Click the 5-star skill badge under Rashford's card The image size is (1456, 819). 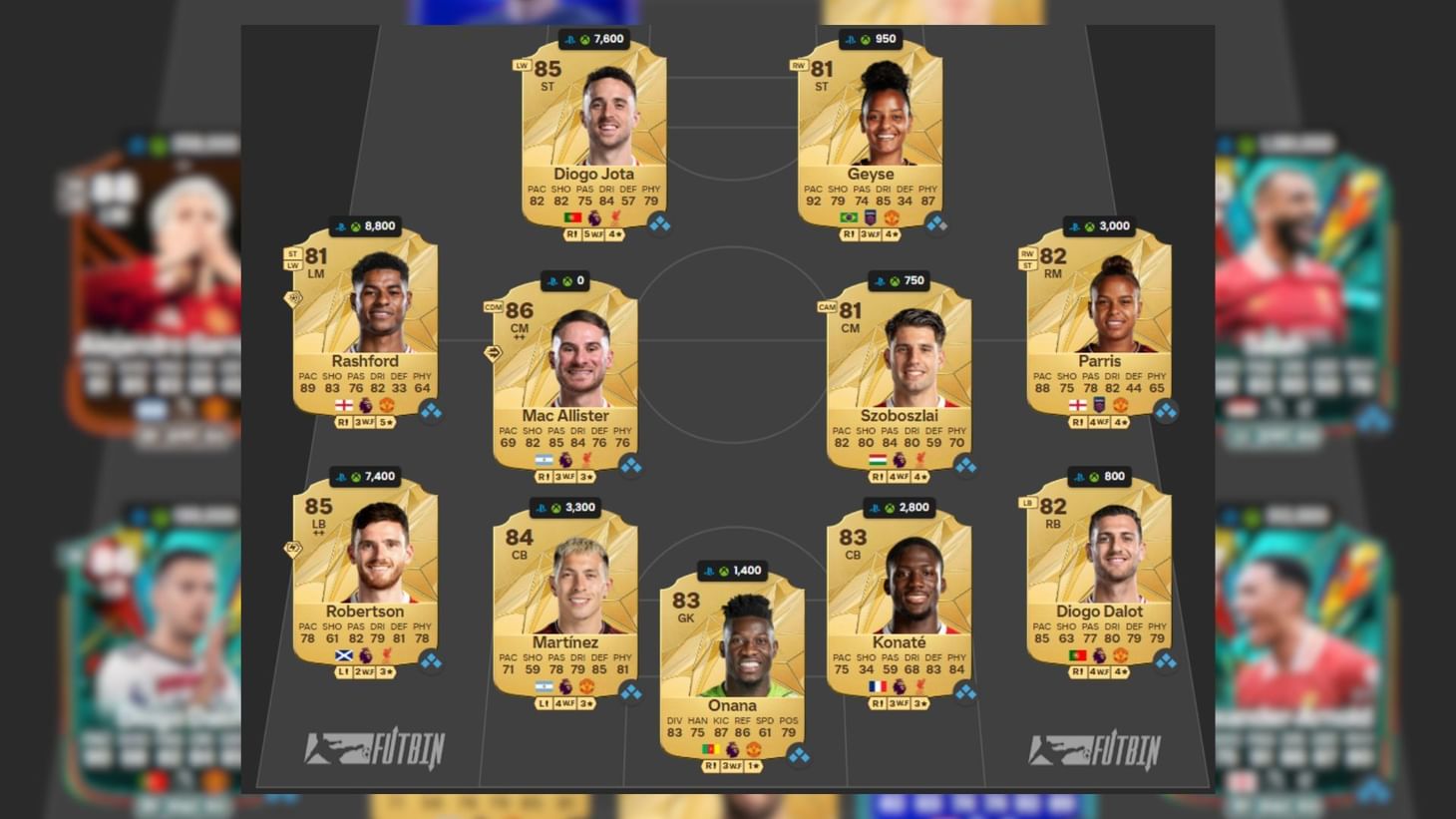[387, 421]
